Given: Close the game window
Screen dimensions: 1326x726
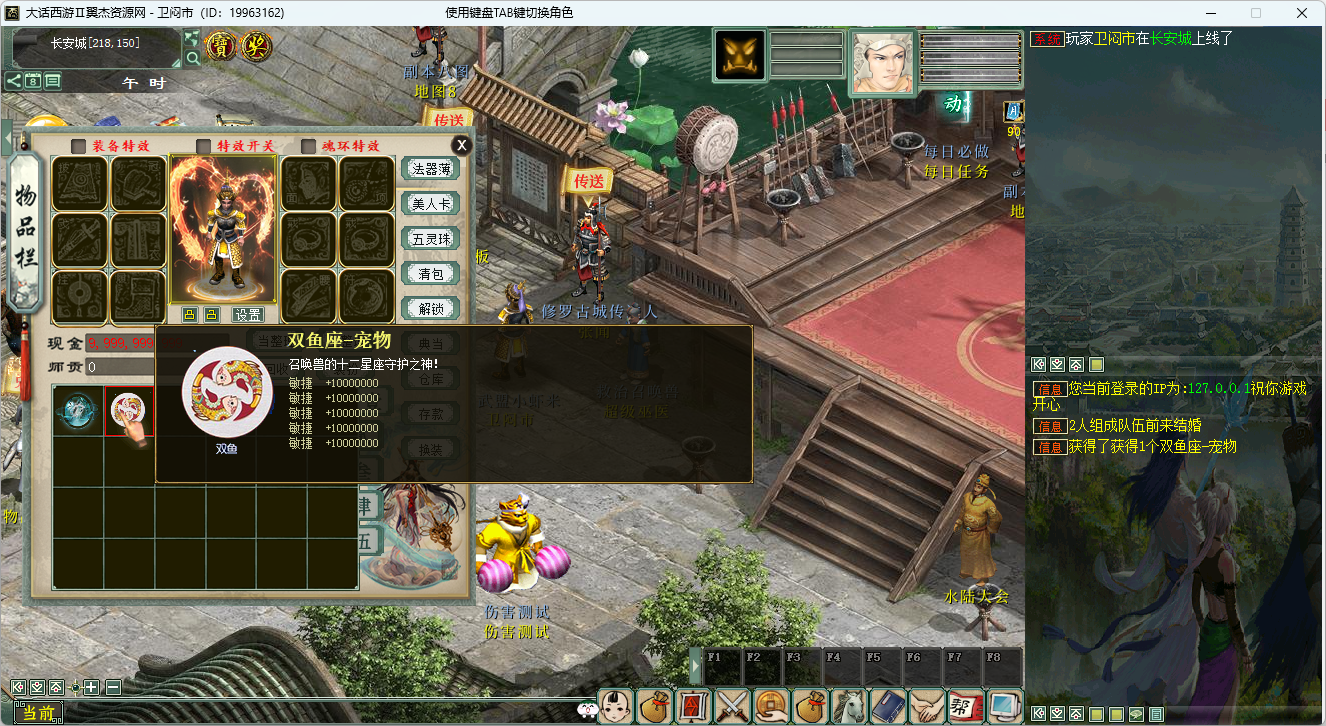Looking at the screenshot, I should point(1301,13).
